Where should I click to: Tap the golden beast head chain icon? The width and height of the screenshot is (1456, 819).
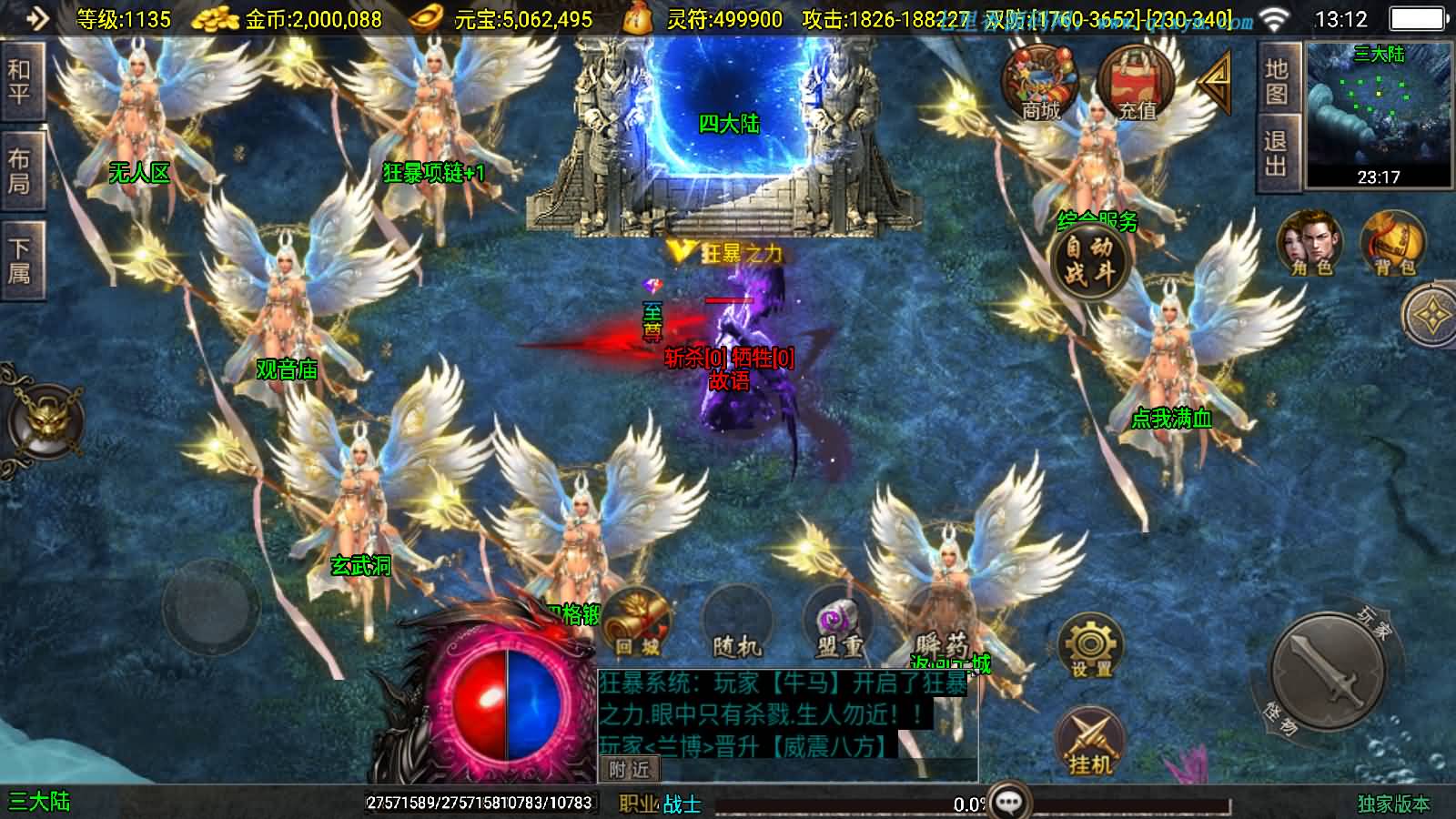point(44,419)
